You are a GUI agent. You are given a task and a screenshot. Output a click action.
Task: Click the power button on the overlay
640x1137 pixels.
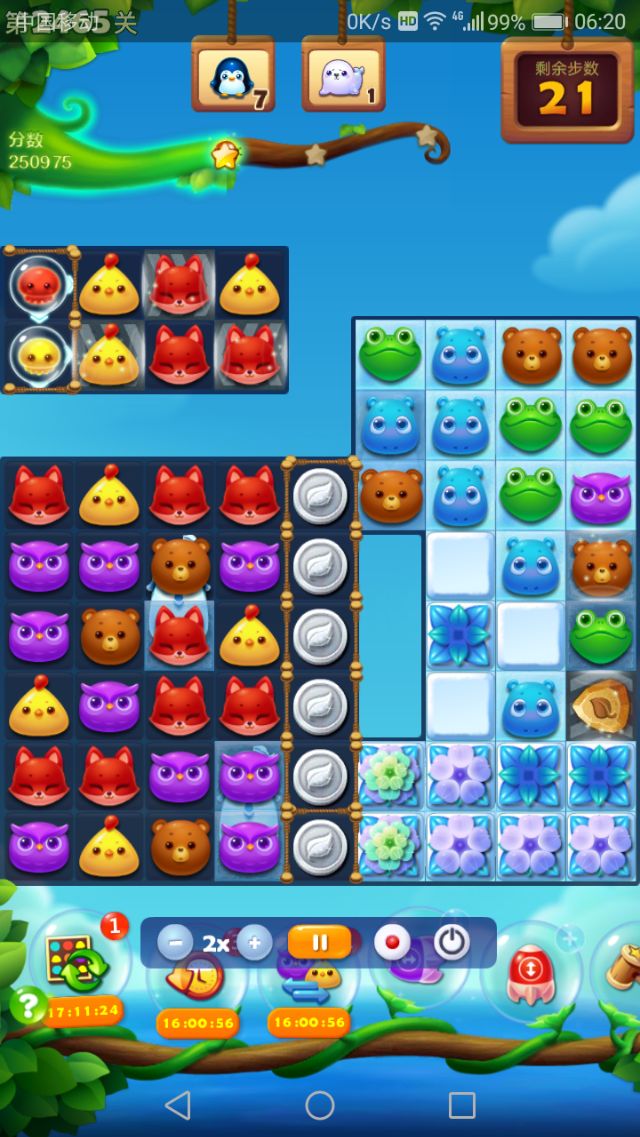tap(452, 942)
